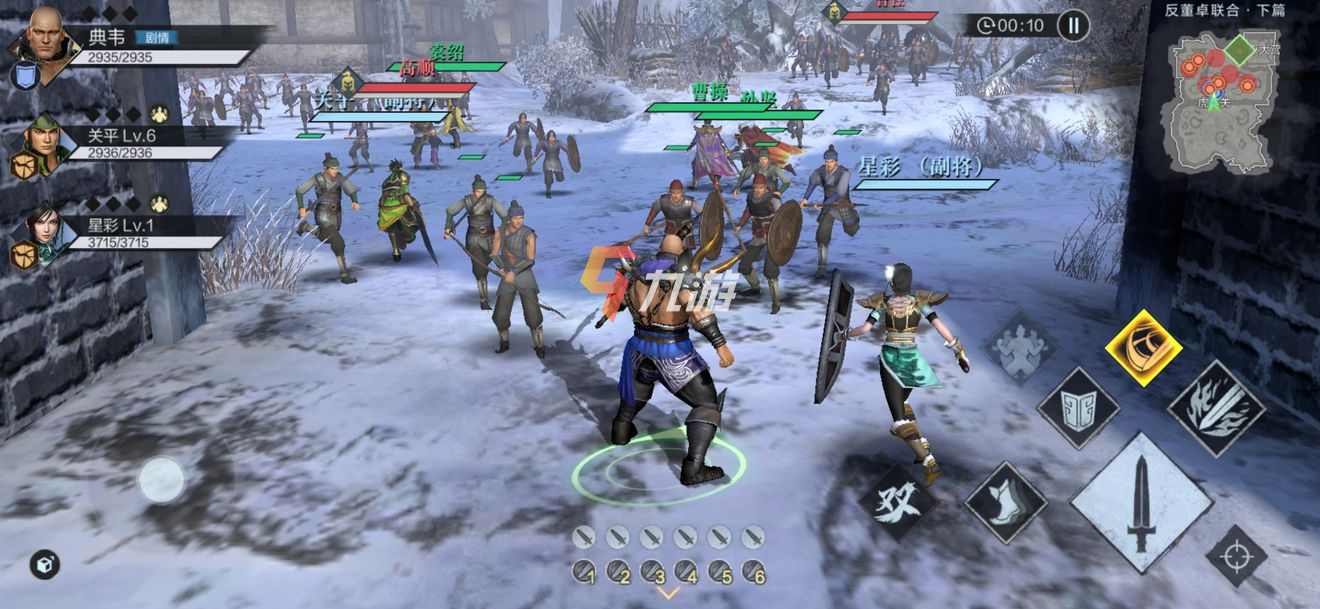The width and height of the screenshot is (1320, 609).
Task: Activate the winged boot dash
Action: click(x=1005, y=502)
